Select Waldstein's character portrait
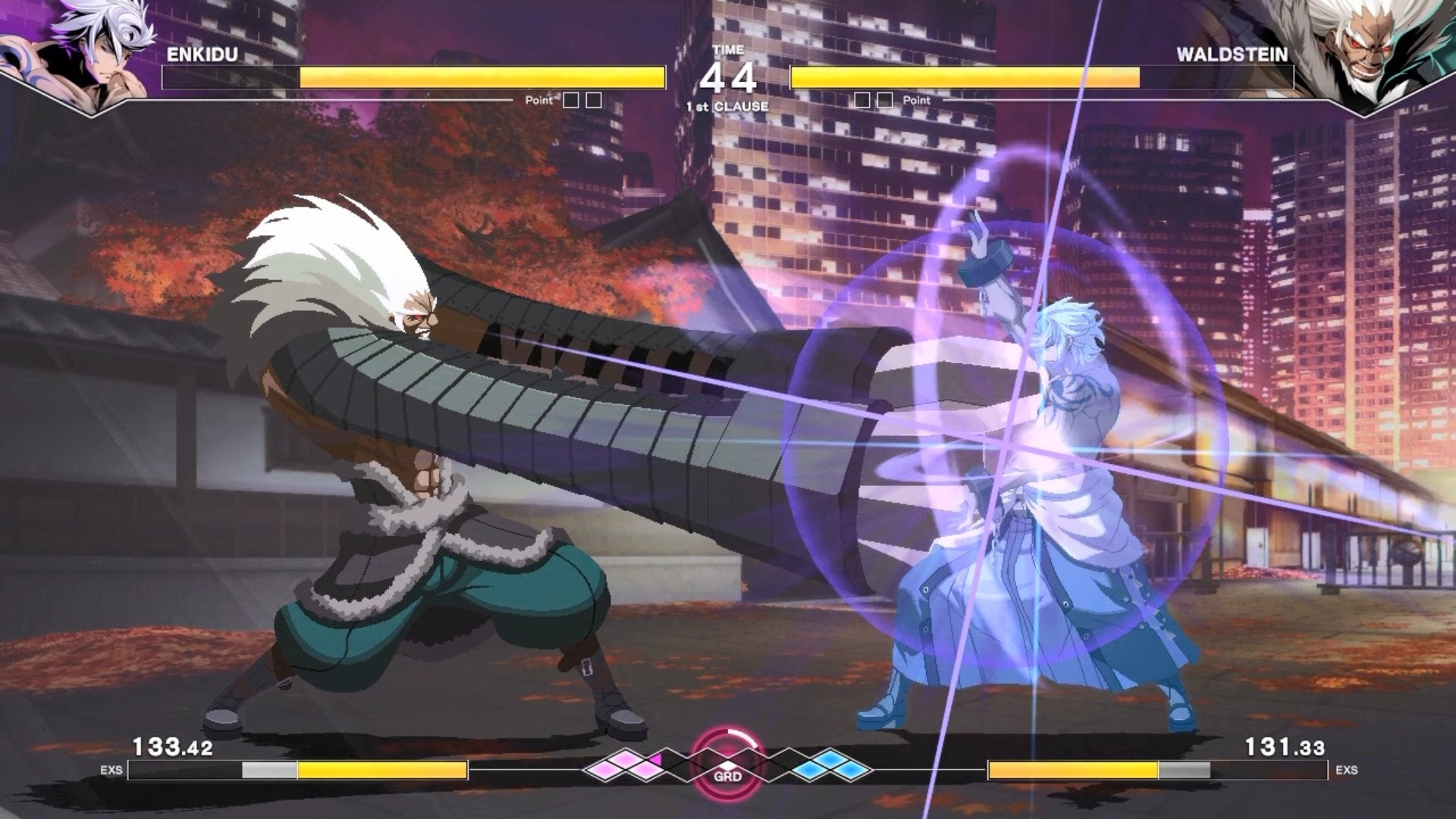Screen dimensions: 1456x819 click(x=1373, y=49)
